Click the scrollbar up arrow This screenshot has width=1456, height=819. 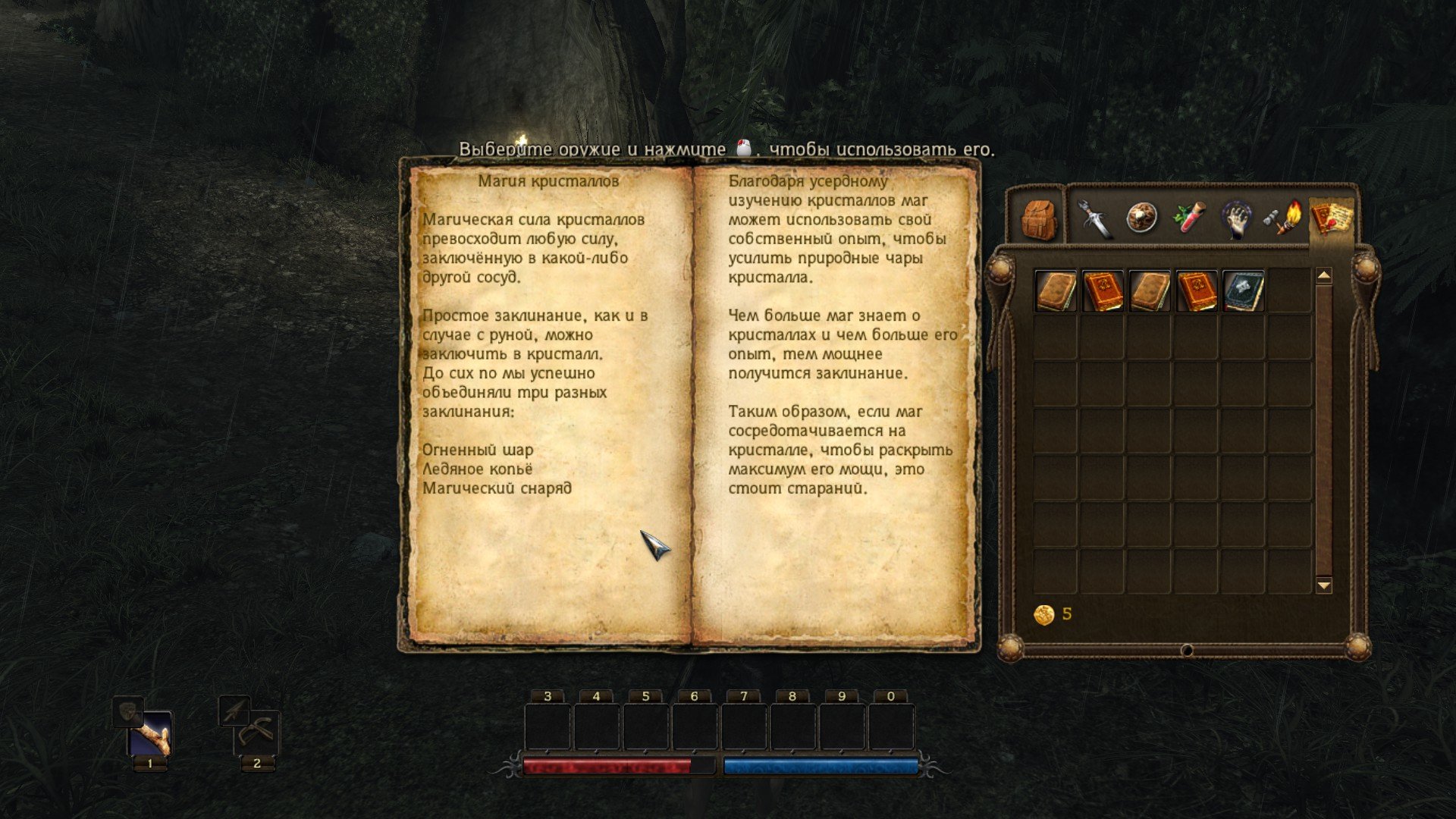pyautogui.click(x=1323, y=276)
